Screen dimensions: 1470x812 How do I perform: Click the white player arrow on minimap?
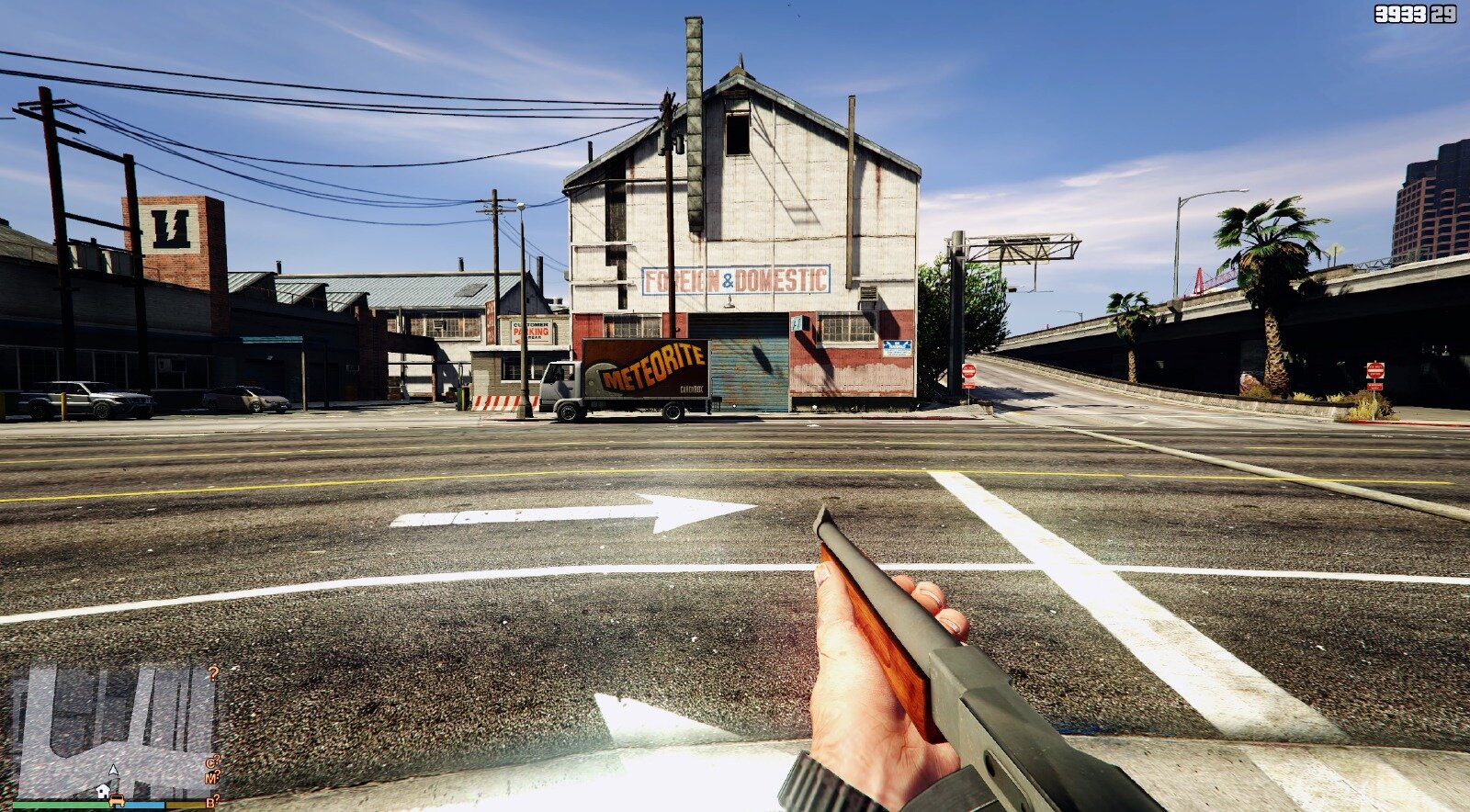click(x=114, y=771)
